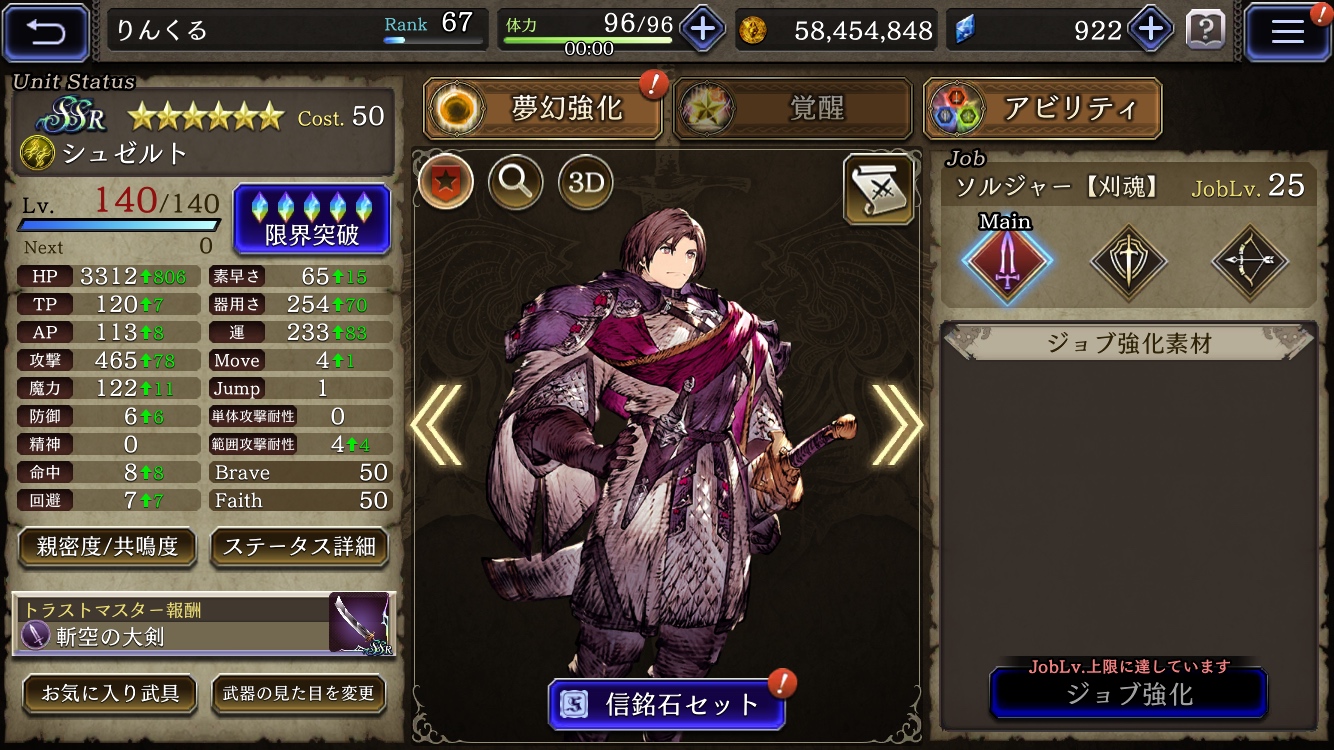This screenshot has width=1334, height=750.
Task: Open the magnifying glass zoom view
Action: [516, 182]
